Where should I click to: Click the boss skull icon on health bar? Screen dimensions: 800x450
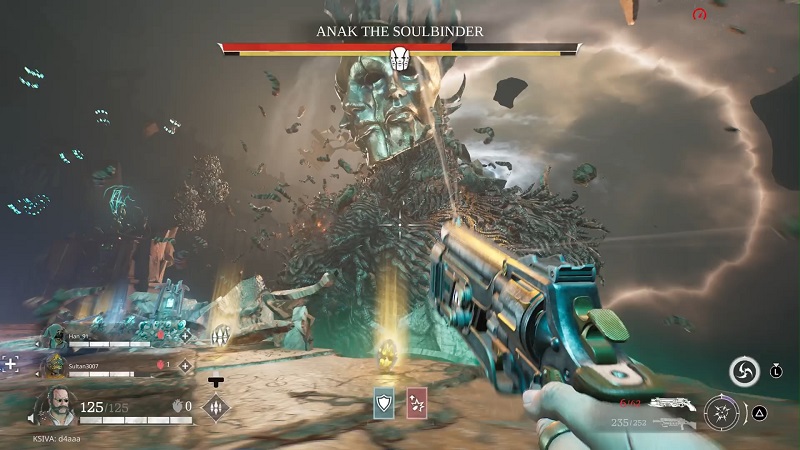click(x=400, y=58)
